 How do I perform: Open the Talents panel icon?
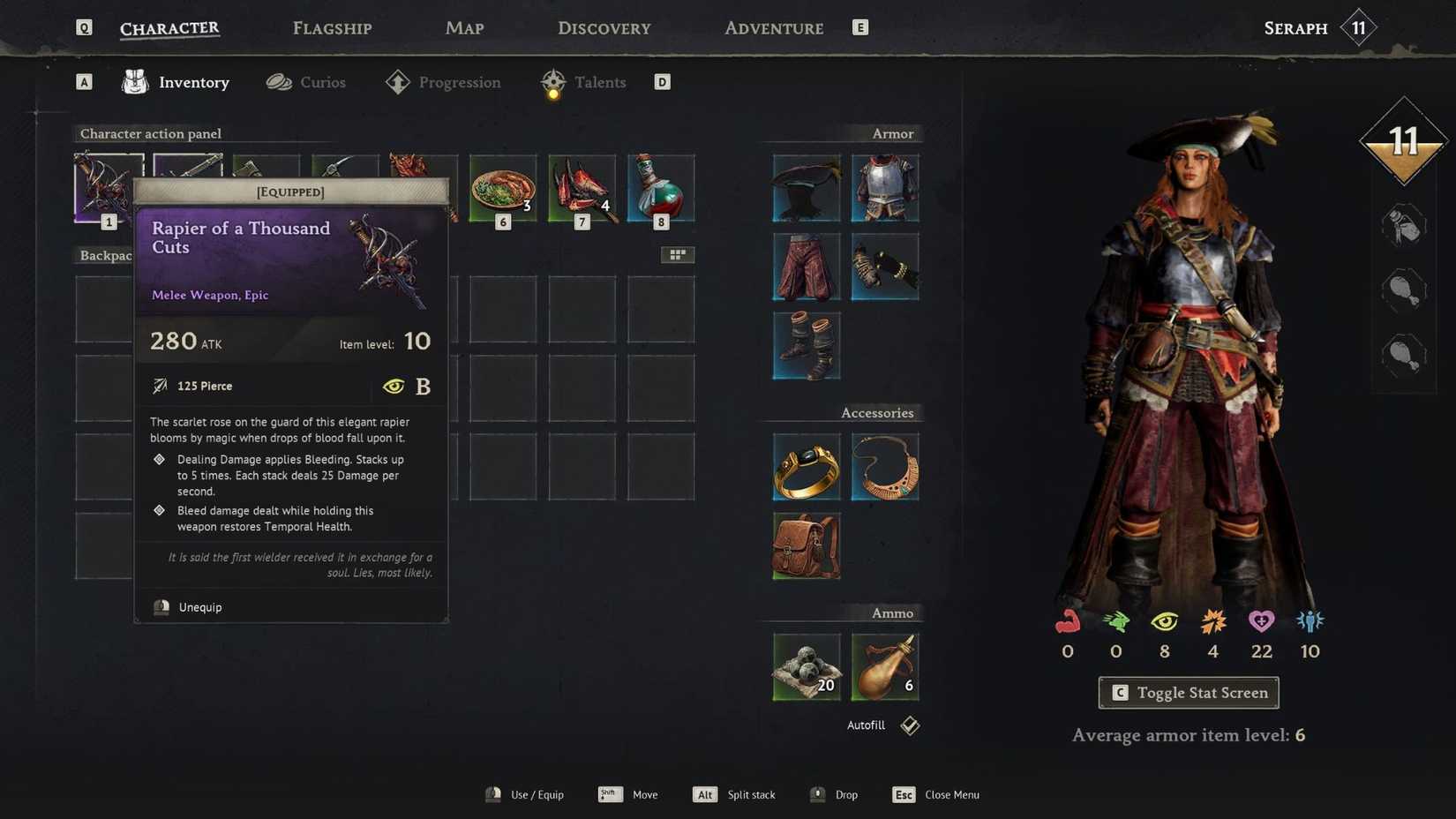[553, 81]
